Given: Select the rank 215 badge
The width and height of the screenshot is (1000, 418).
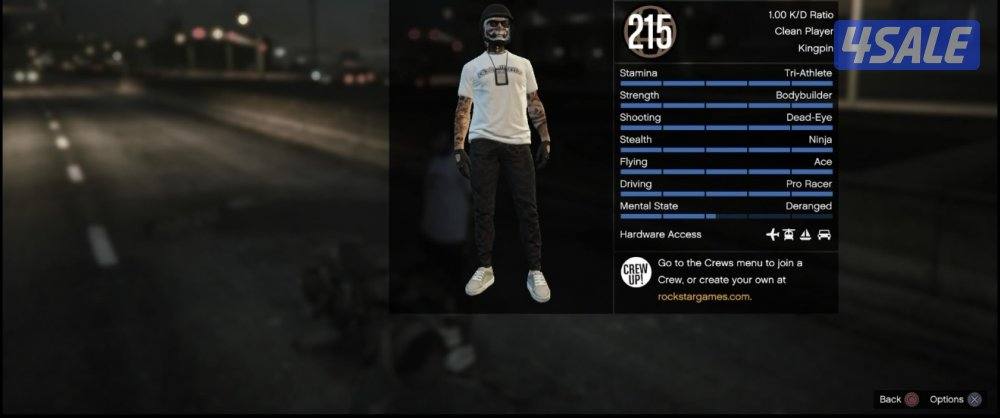Looking at the screenshot, I should coord(652,32).
